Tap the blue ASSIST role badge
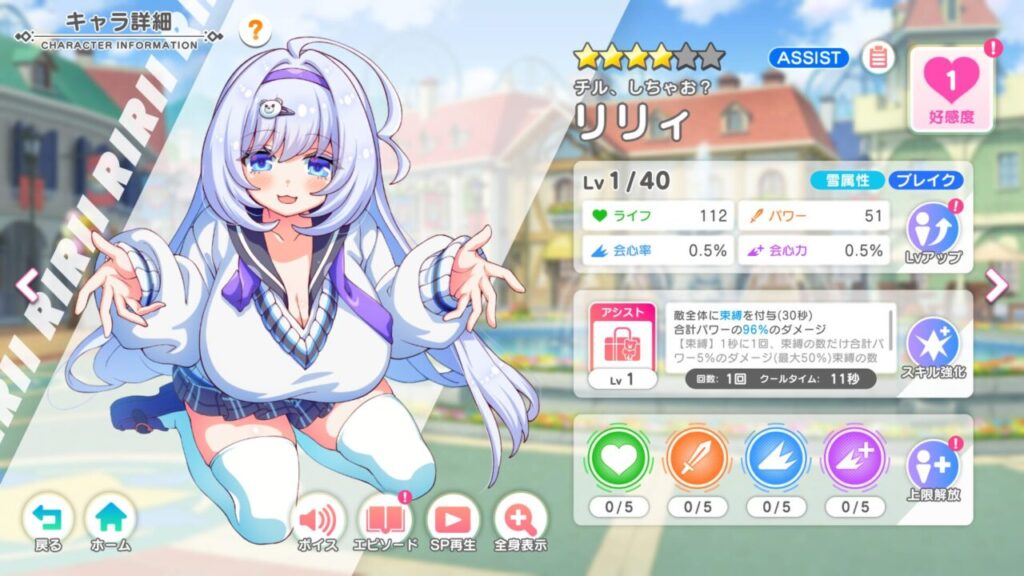 coord(809,58)
